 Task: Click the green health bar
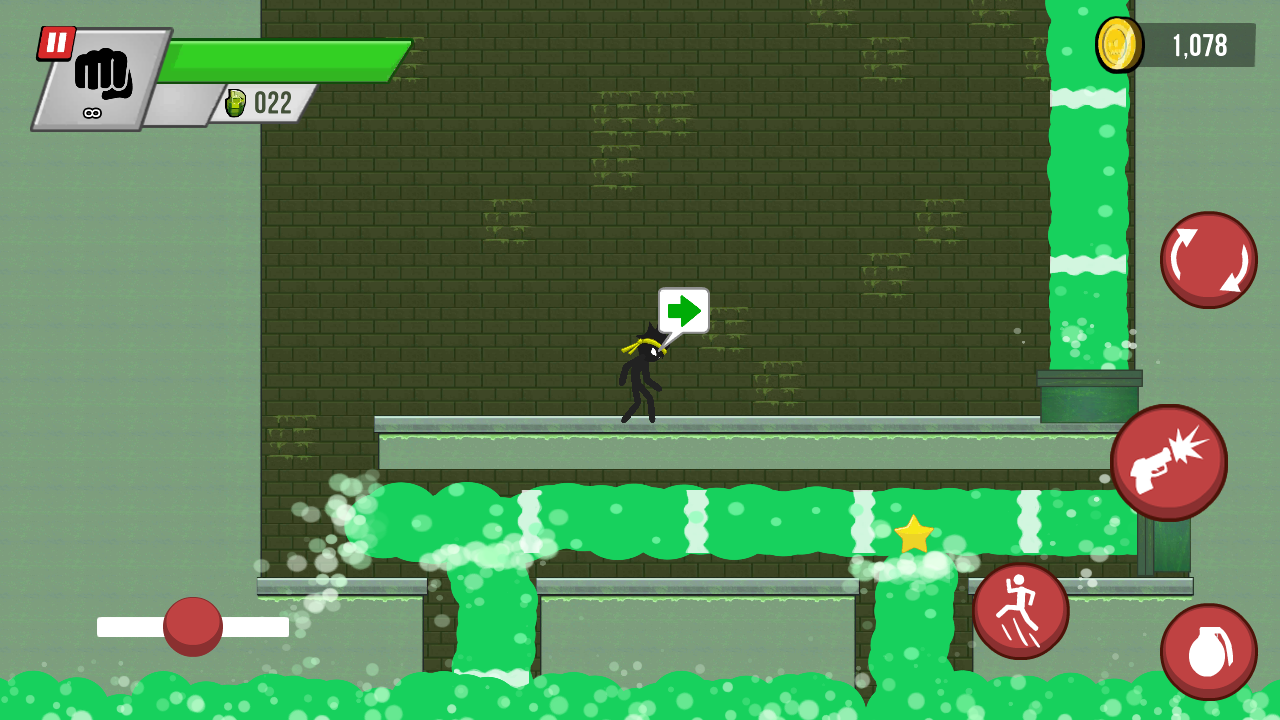(285, 60)
